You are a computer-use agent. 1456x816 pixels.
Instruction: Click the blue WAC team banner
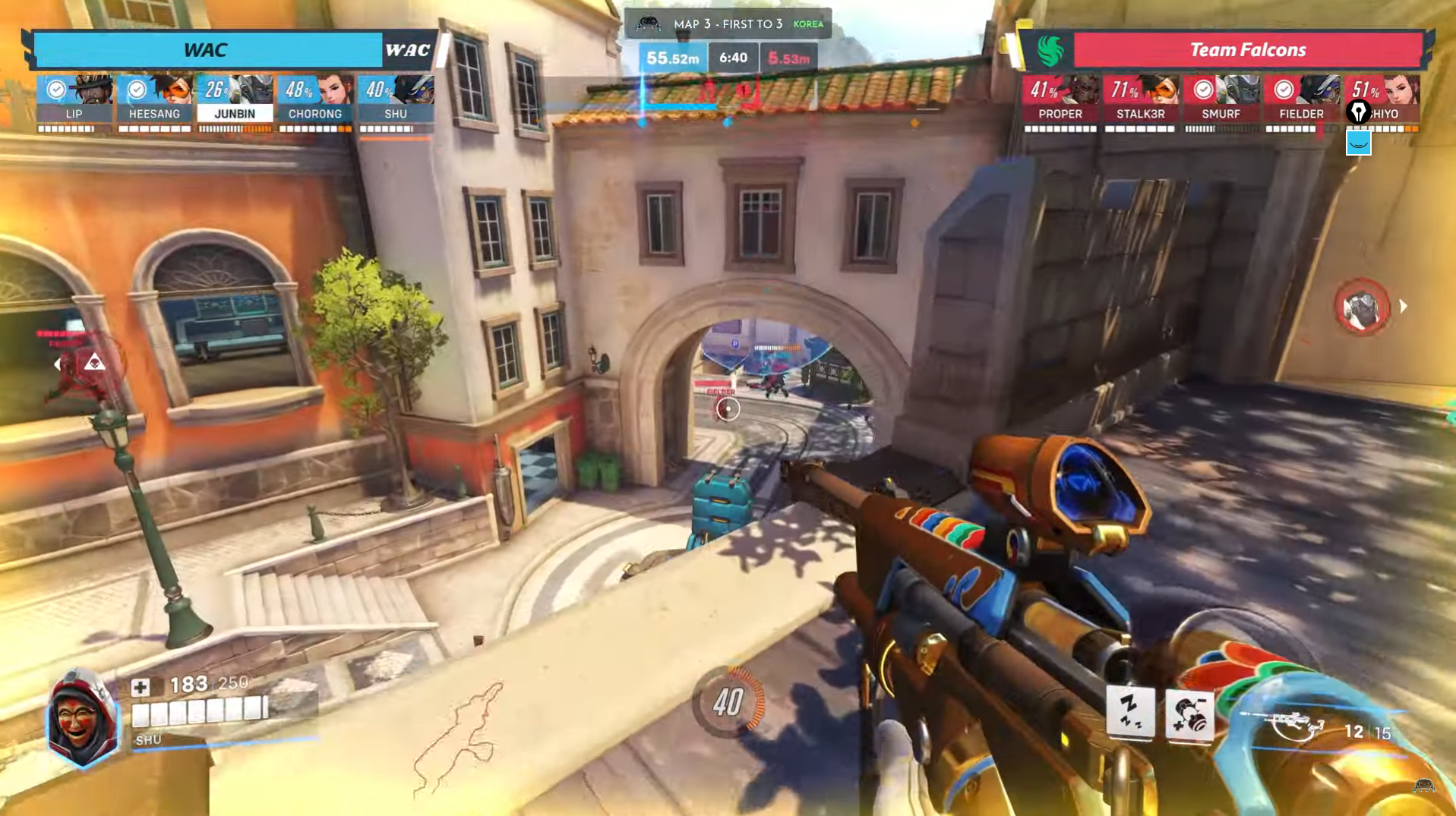pyautogui.click(x=207, y=50)
